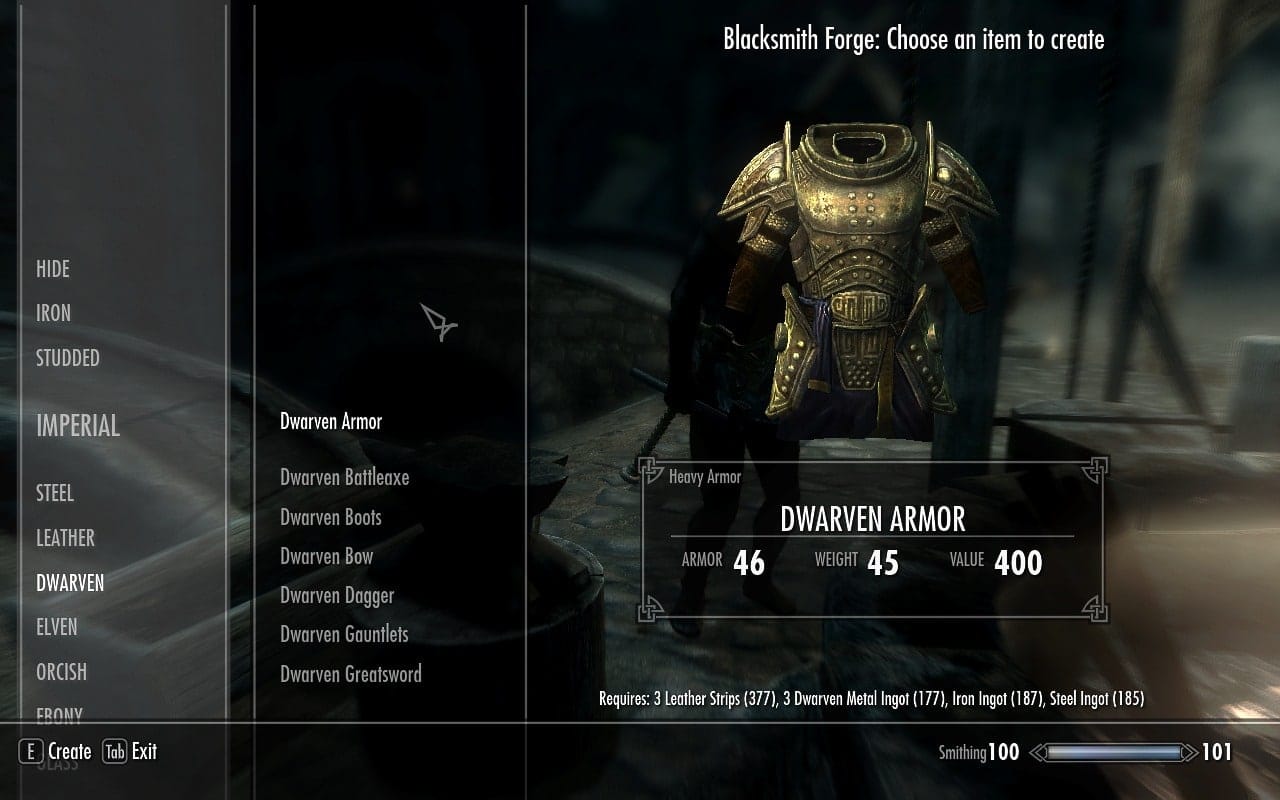
Task: Open the Orcish category
Action: [61, 672]
